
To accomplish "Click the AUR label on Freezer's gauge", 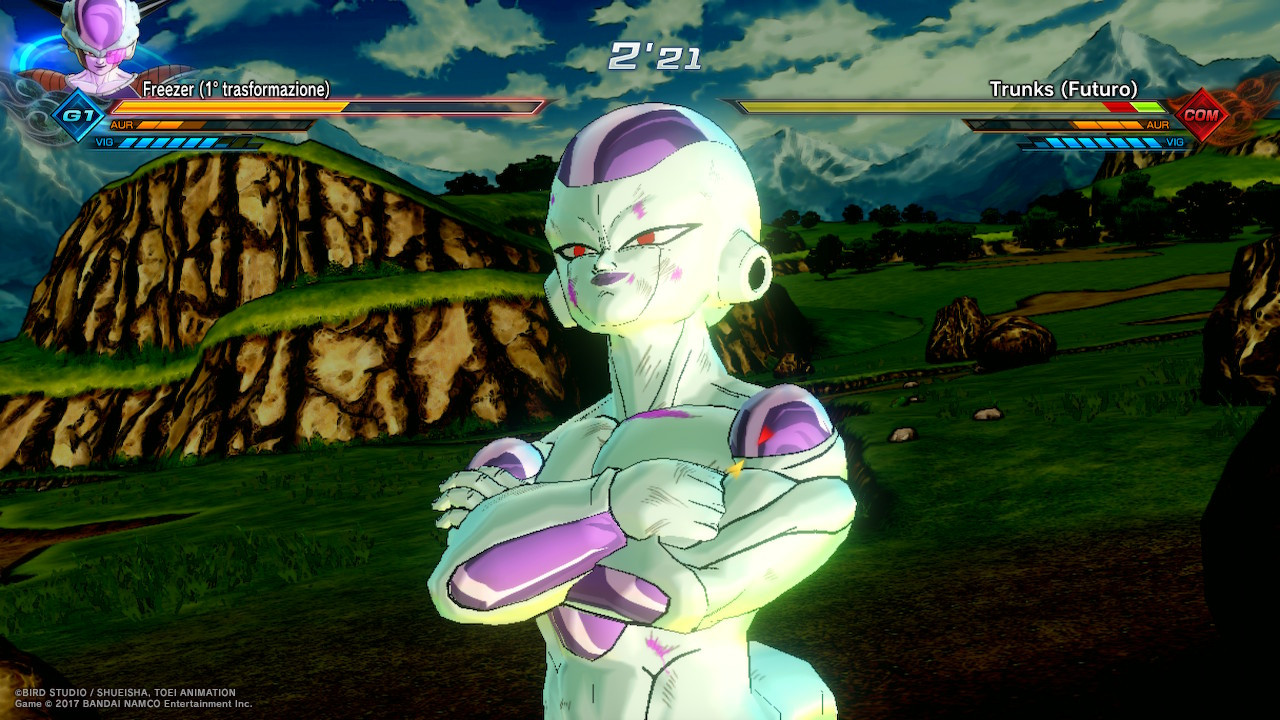I will 122,124.
